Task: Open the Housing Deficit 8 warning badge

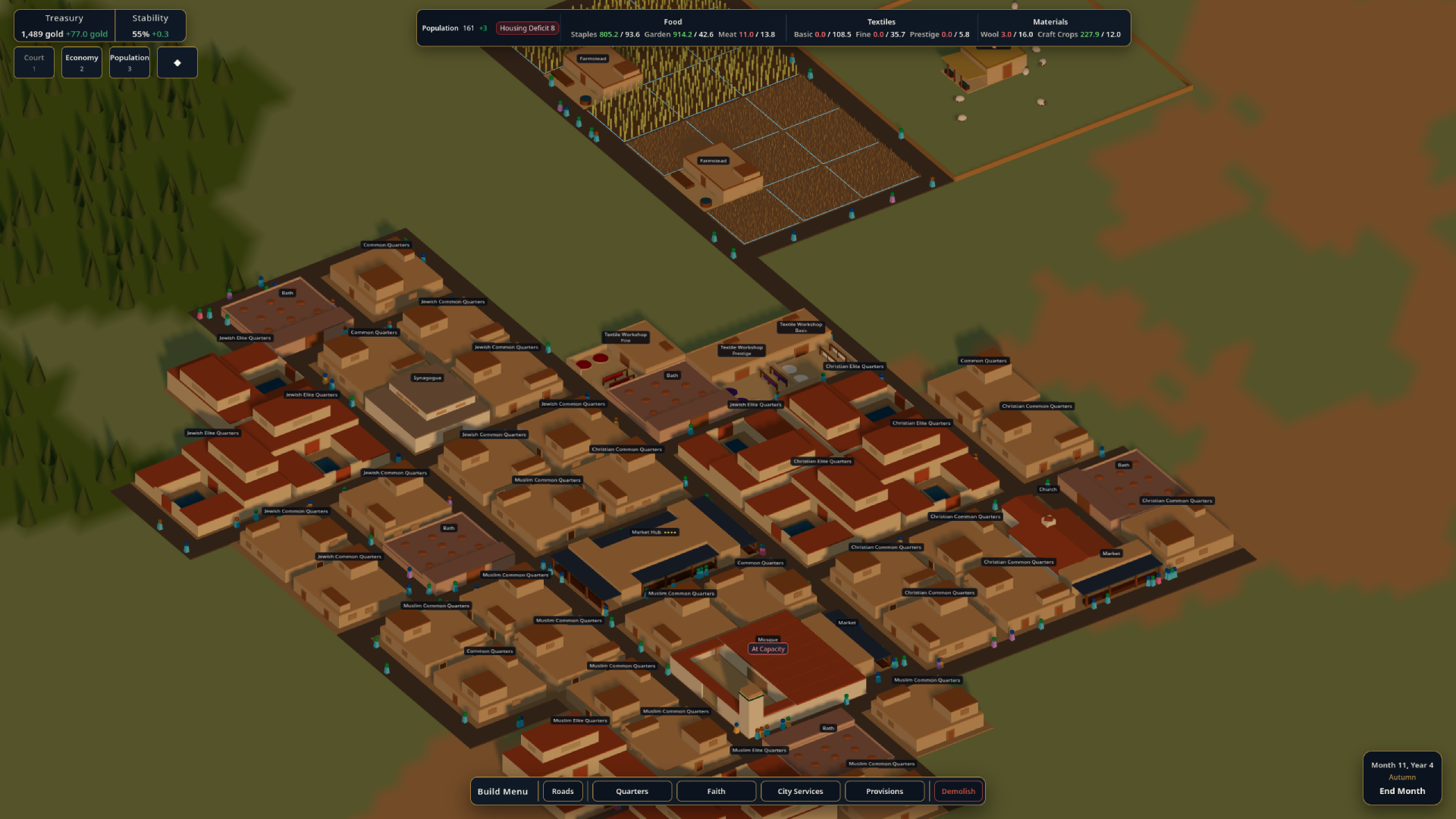Action: pyautogui.click(x=527, y=27)
